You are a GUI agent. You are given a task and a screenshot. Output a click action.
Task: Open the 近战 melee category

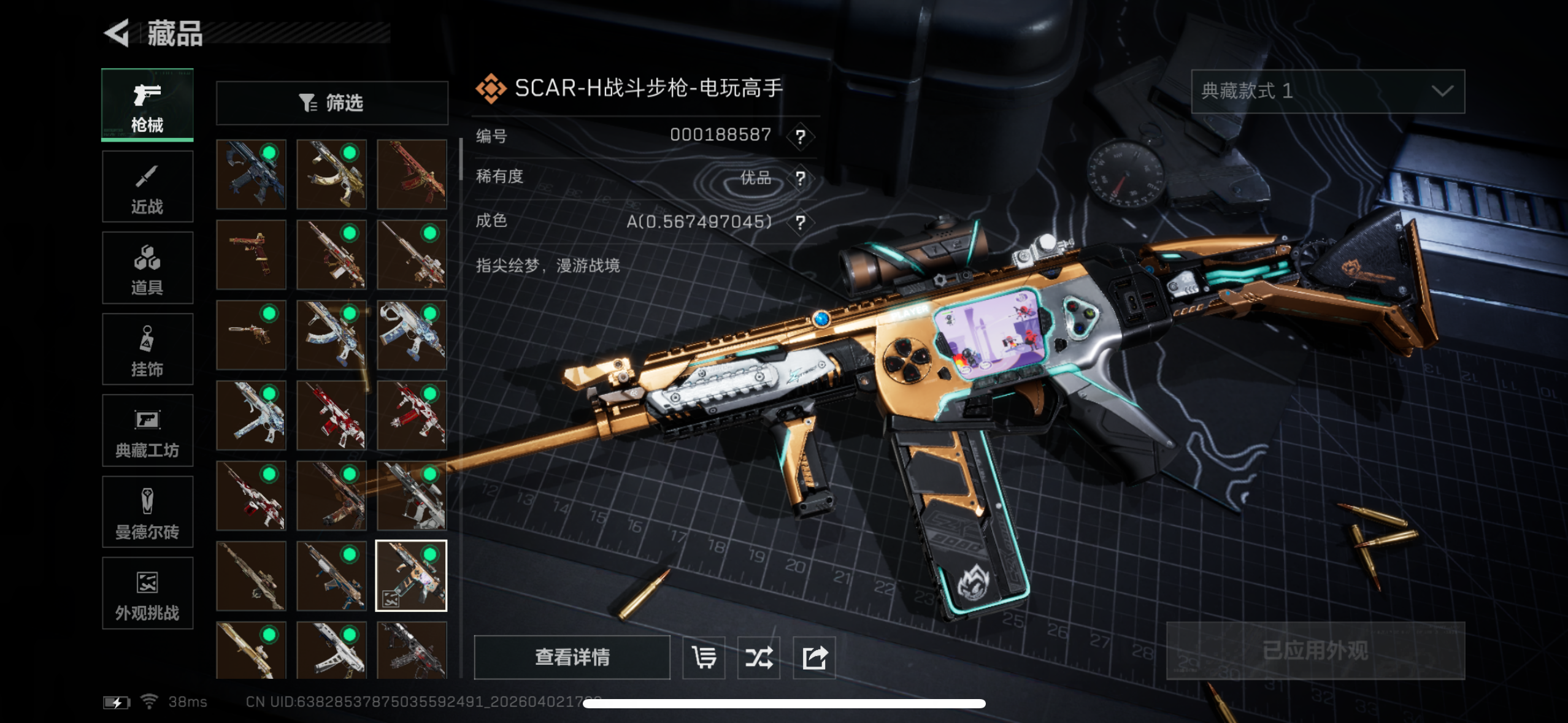[147, 187]
